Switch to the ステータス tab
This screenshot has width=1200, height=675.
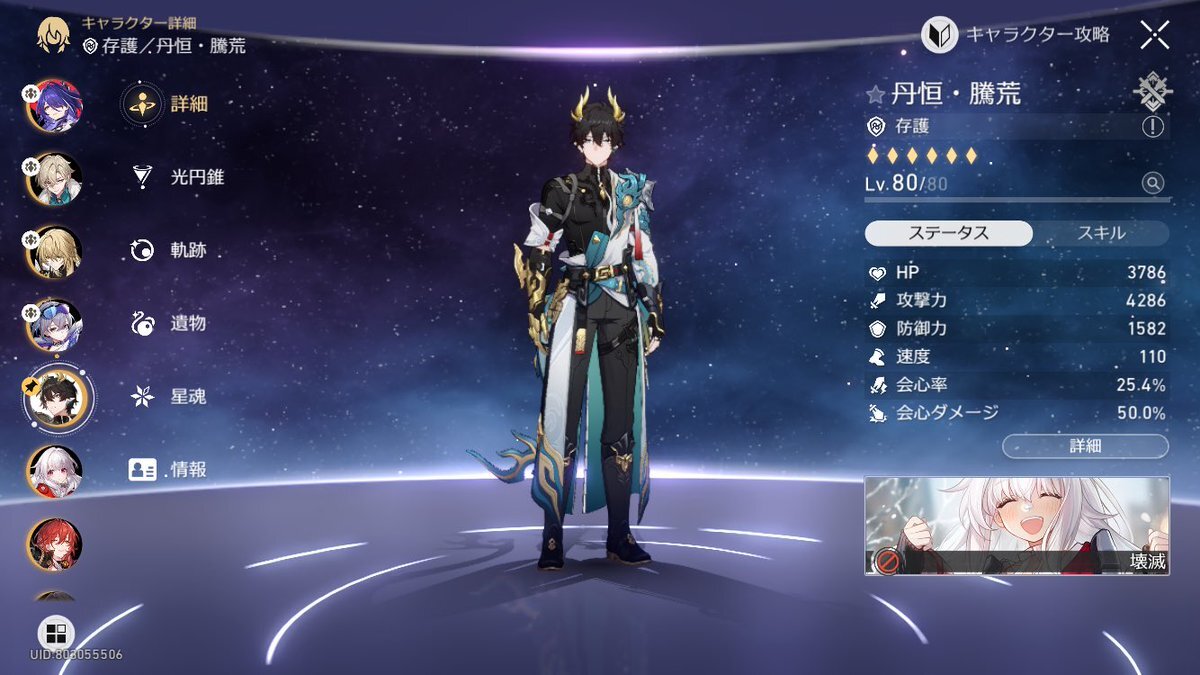pyautogui.click(x=948, y=233)
